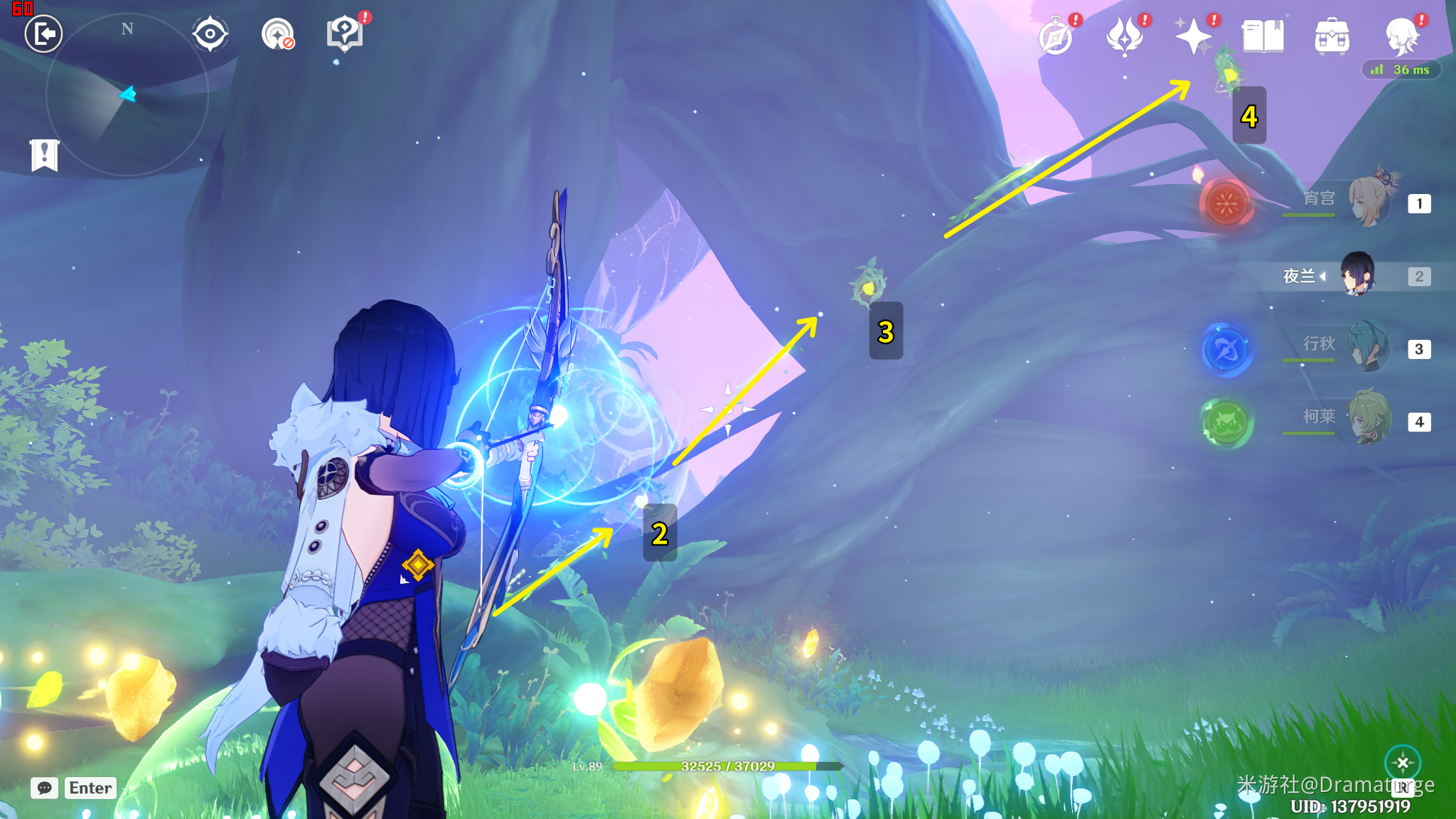Open the four-pointed star wish icon
Screen dimensions: 1456x819
(1194, 36)
